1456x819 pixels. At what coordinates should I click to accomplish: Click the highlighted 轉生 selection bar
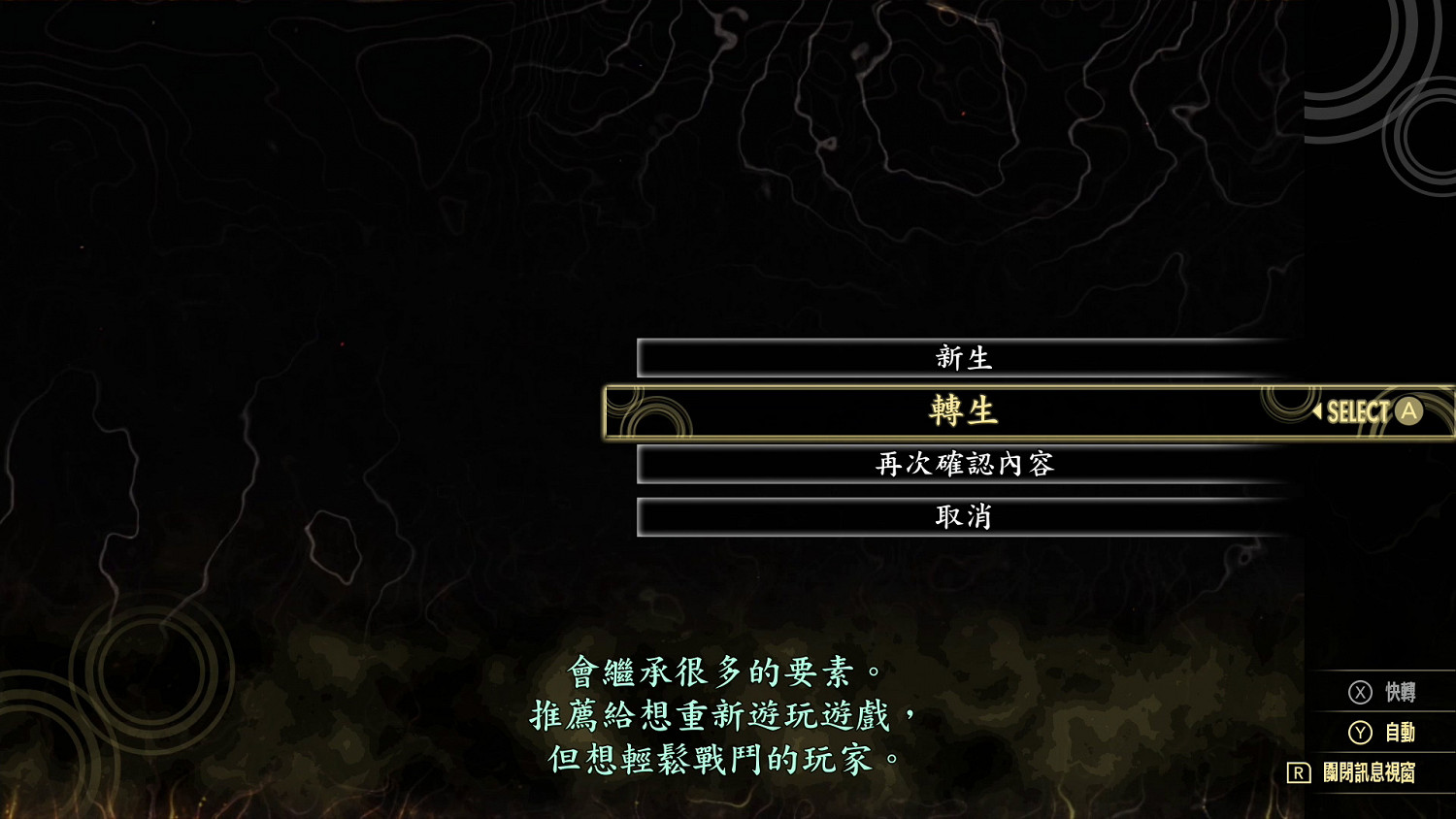(x=964, y=411)
